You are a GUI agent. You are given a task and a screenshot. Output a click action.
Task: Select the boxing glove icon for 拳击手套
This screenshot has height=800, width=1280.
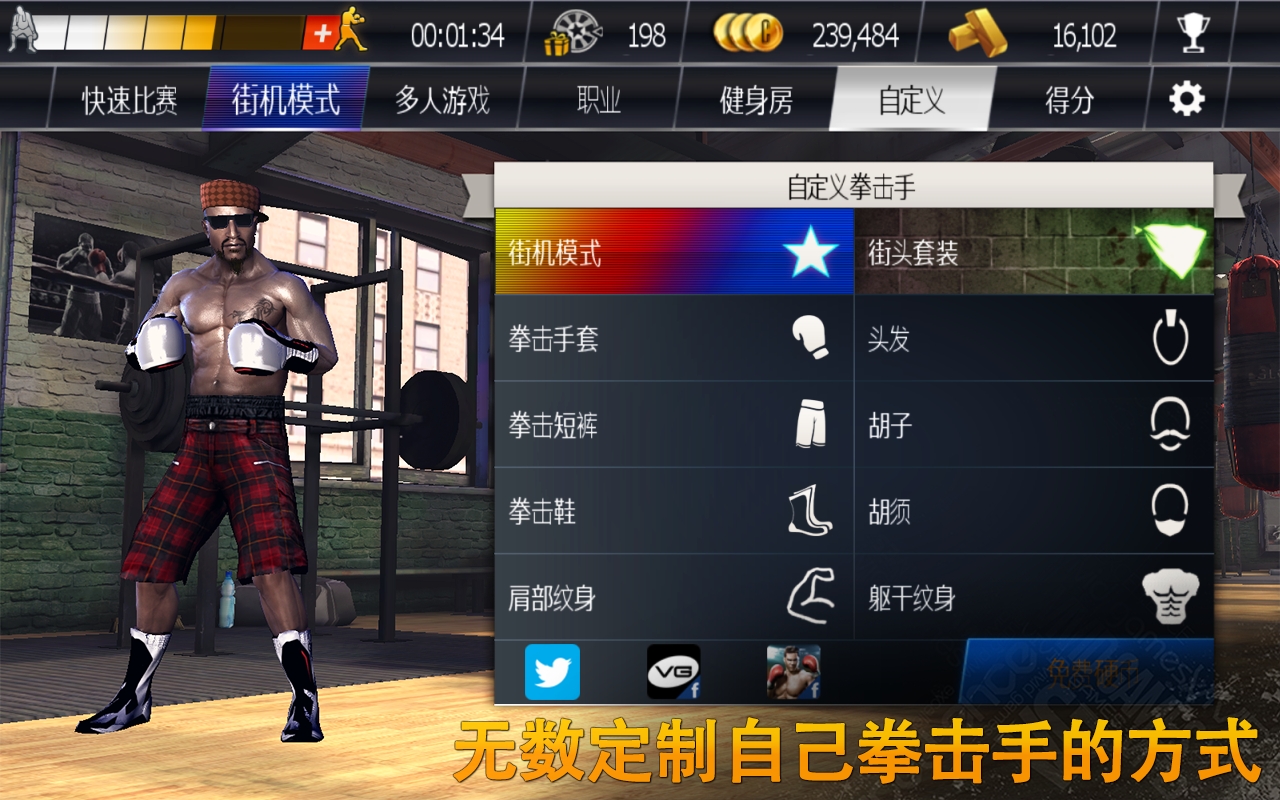[x=812, y=340]
